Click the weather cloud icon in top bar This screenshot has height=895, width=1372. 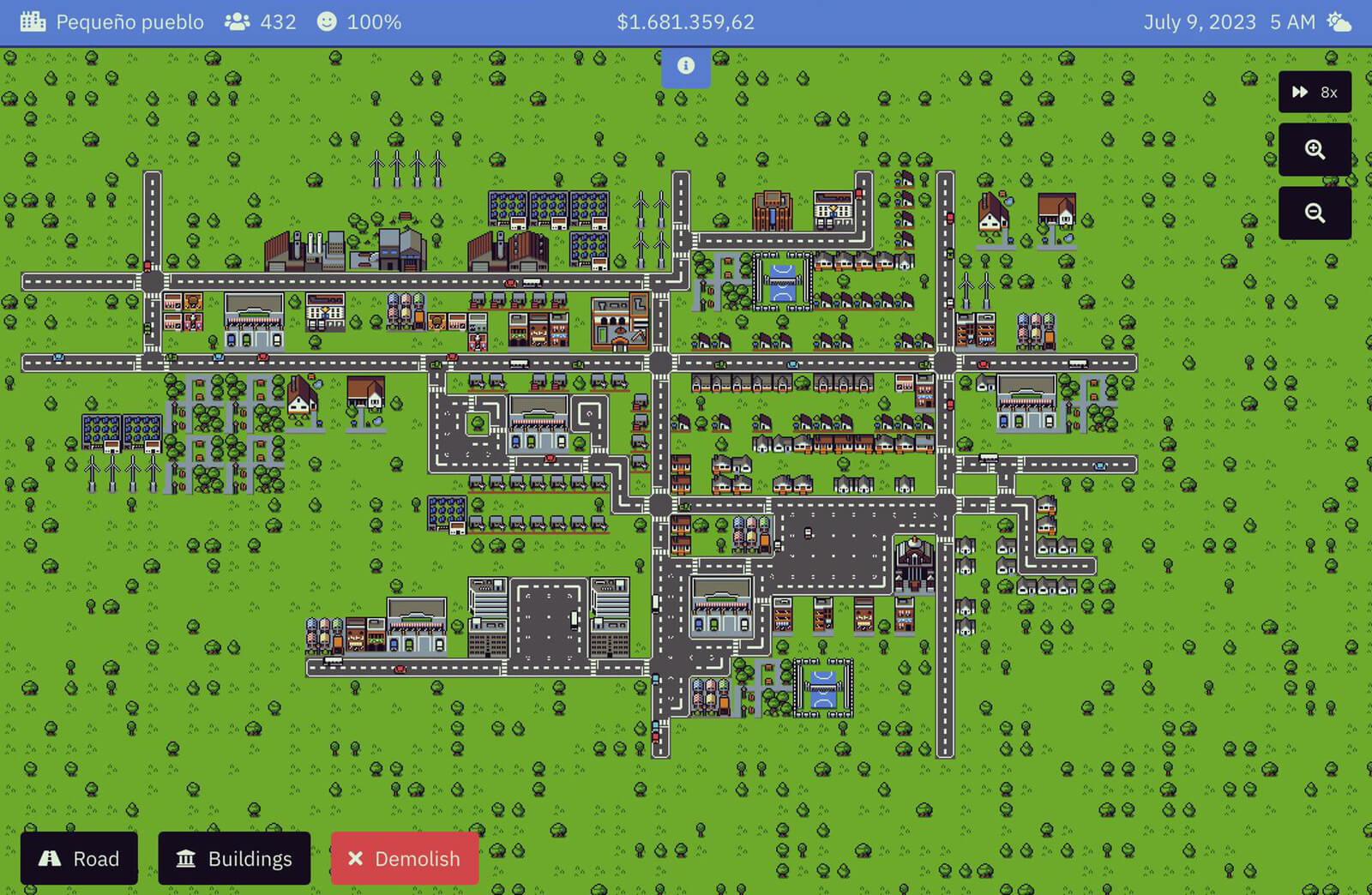[x=1339, y=21]
